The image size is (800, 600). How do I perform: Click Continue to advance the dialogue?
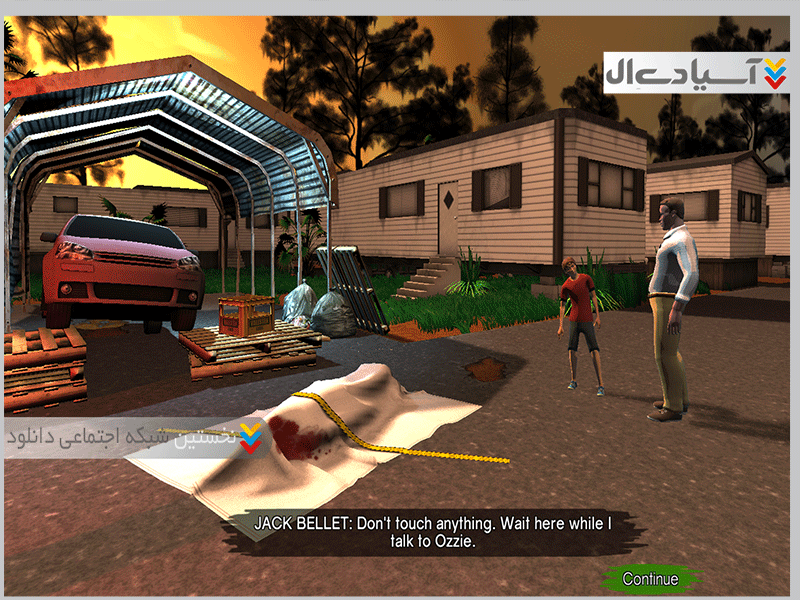pos(650,579)
